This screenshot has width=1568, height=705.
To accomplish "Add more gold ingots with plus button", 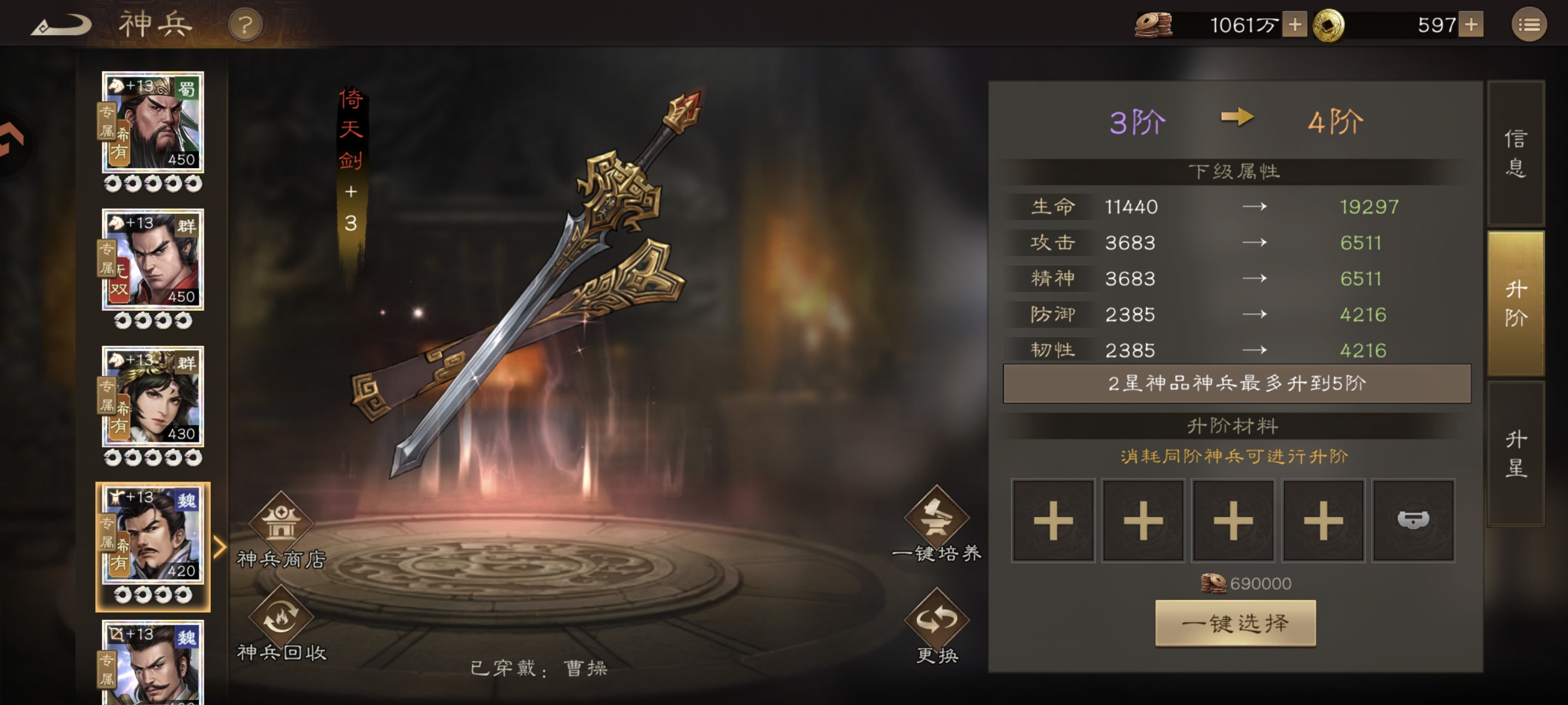I will (1471, 25).
